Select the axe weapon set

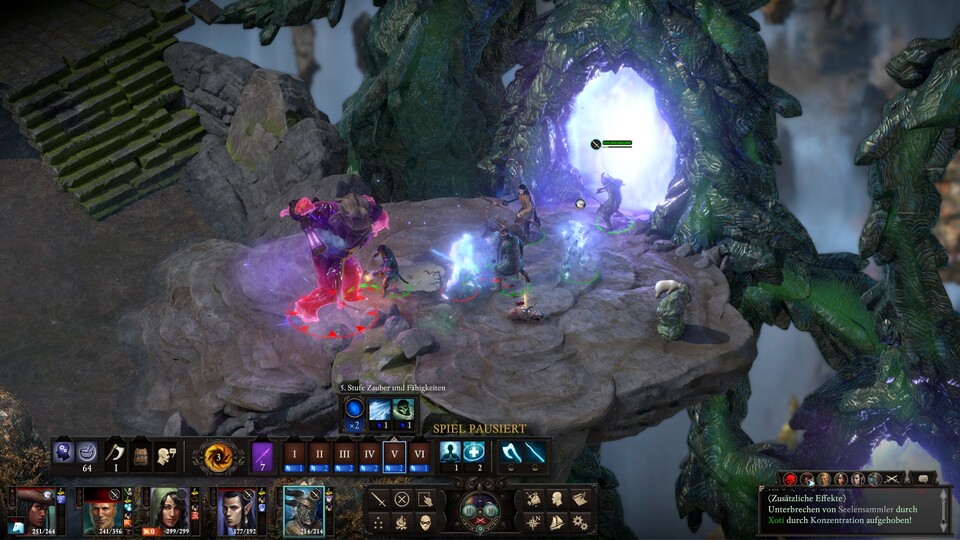[x=511, y=452]
